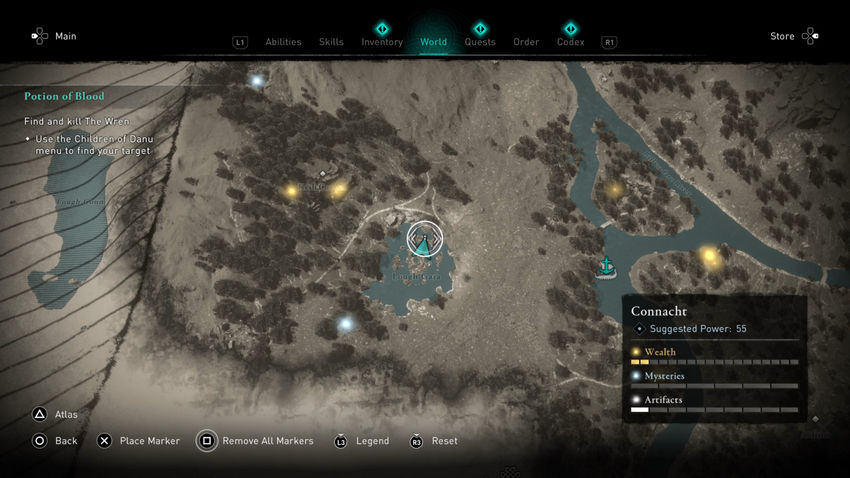Viewport: 850px width, 478px height.
Task: Select Remove All Markers
Action: (x=256, y=441)
